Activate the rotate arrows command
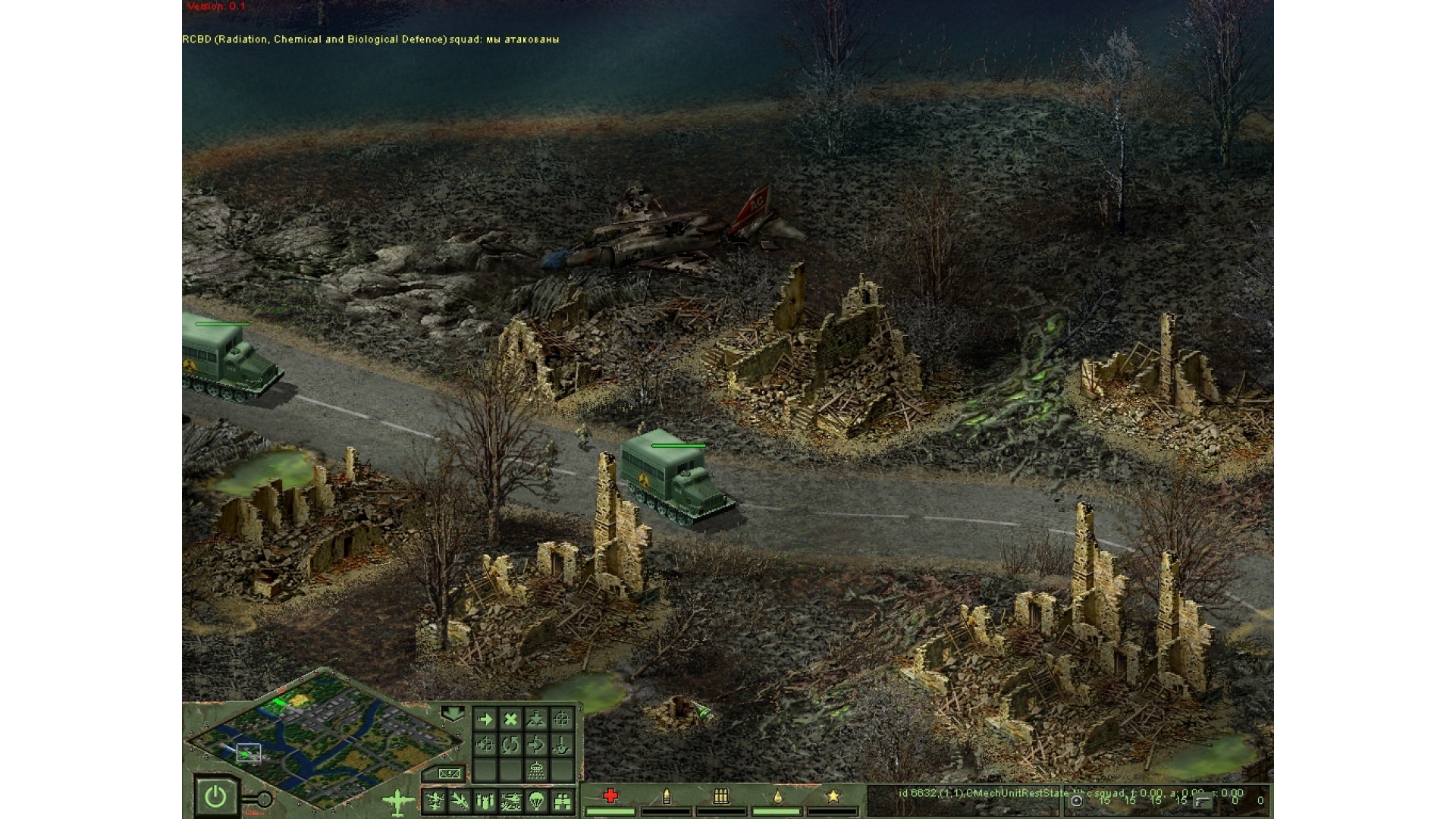The image size is (1456, 819). click(x=510, y=745)
